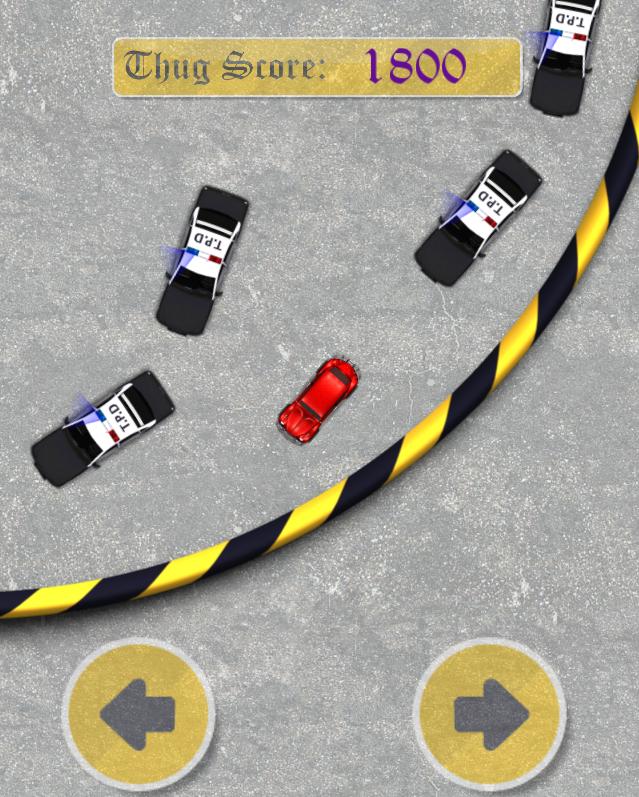Tap the right arrow steering button
The height and width of the screenshot is (797, 639).
click(x=489, y=713)
